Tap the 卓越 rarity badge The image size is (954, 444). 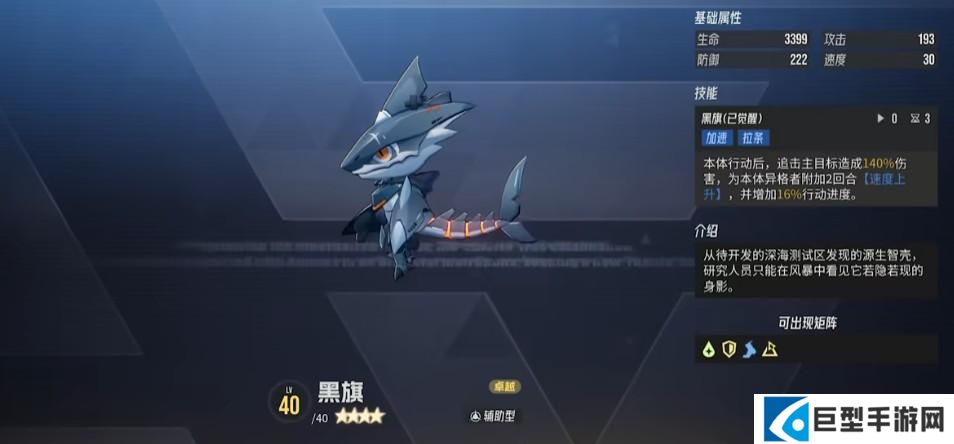pyautogui.click(x=504, y=387)
